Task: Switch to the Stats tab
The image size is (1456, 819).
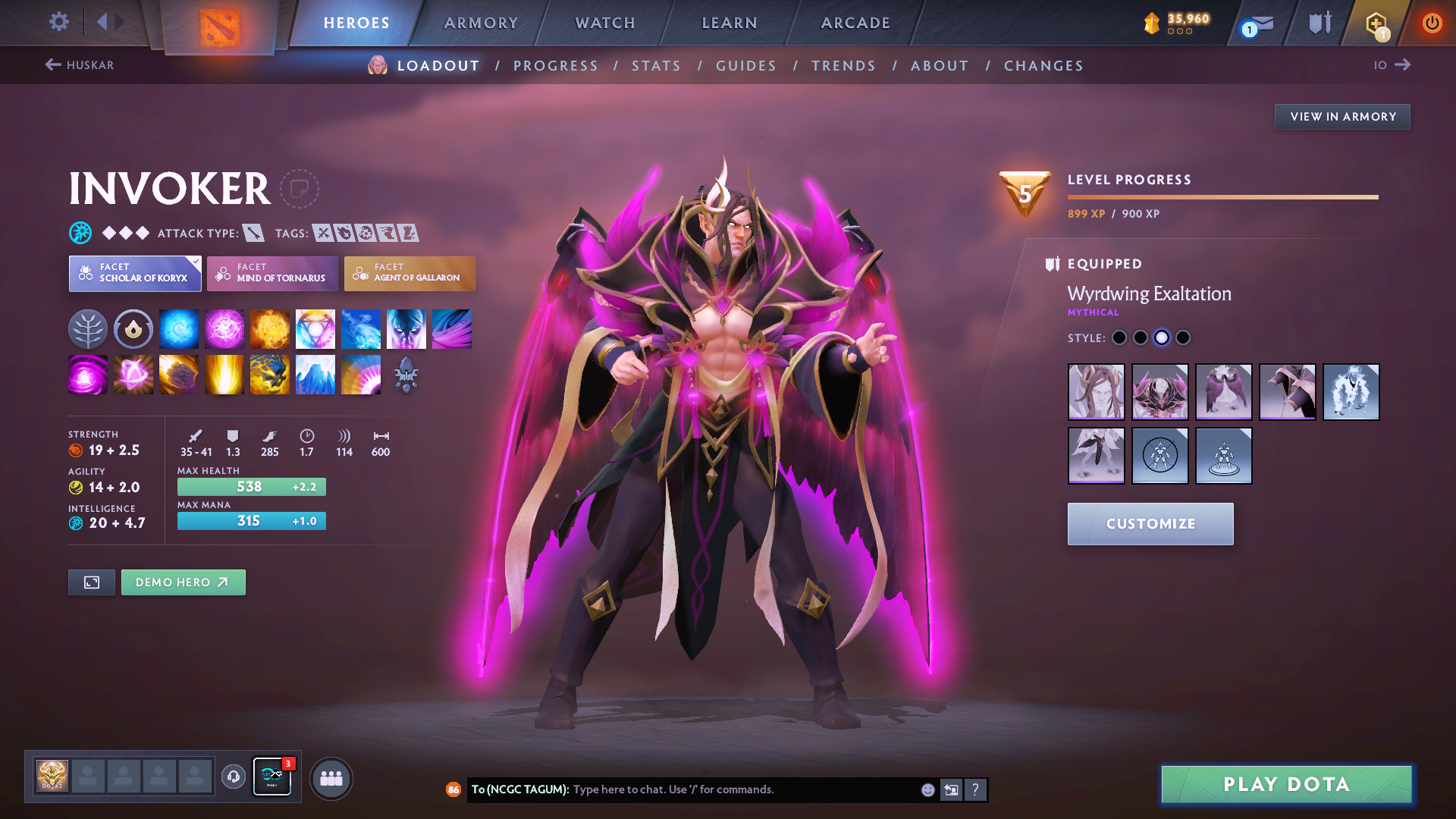Action: click(656, 66)
